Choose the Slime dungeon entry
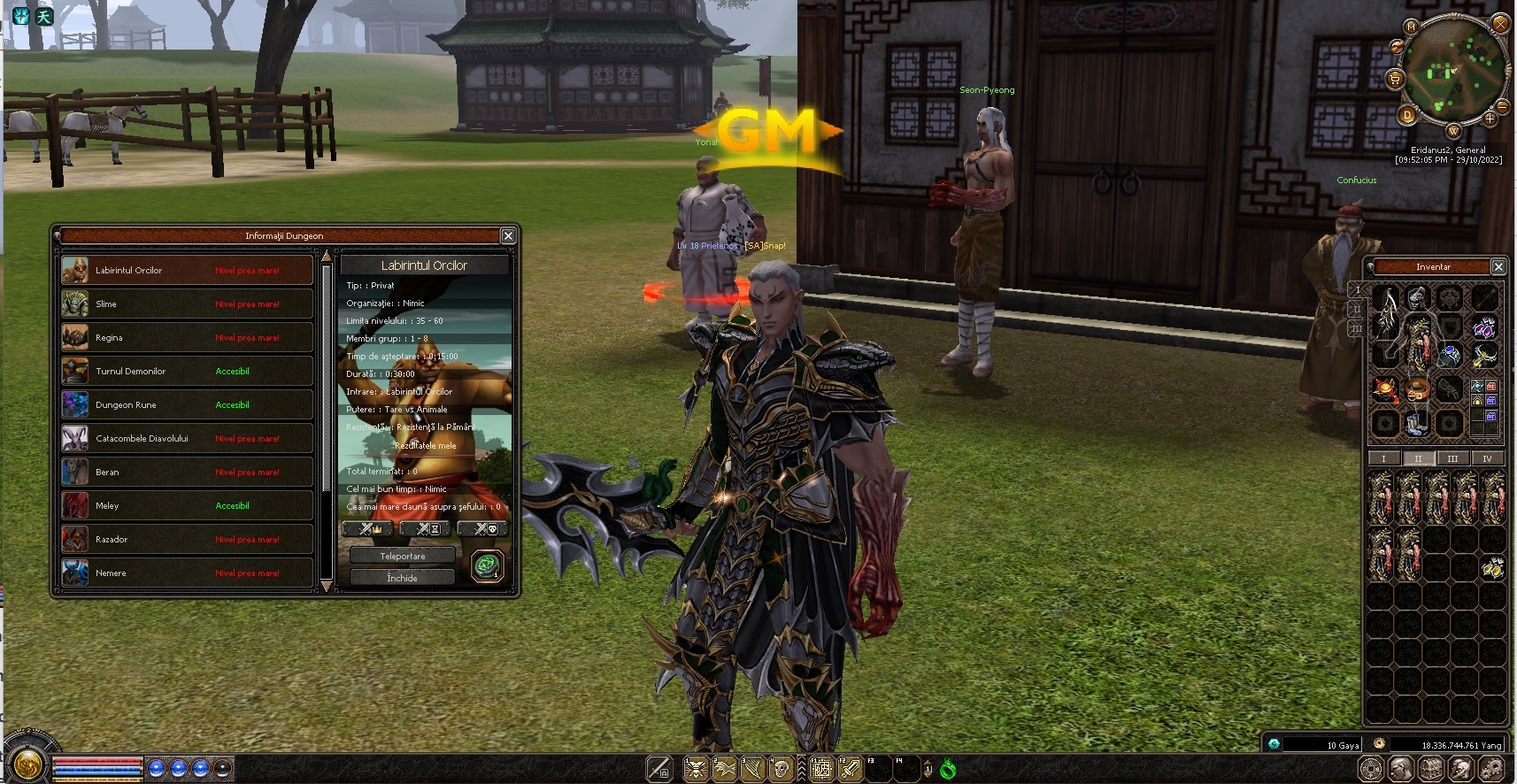 [187, 304]
